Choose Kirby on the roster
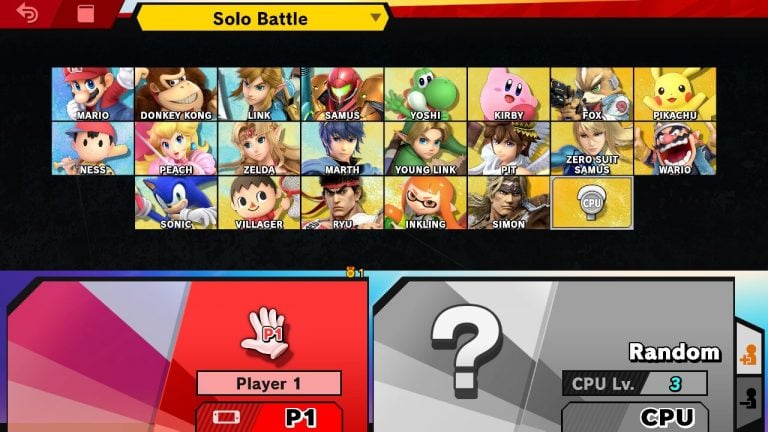Screen dimensions: 768x432 pos(508,94)
